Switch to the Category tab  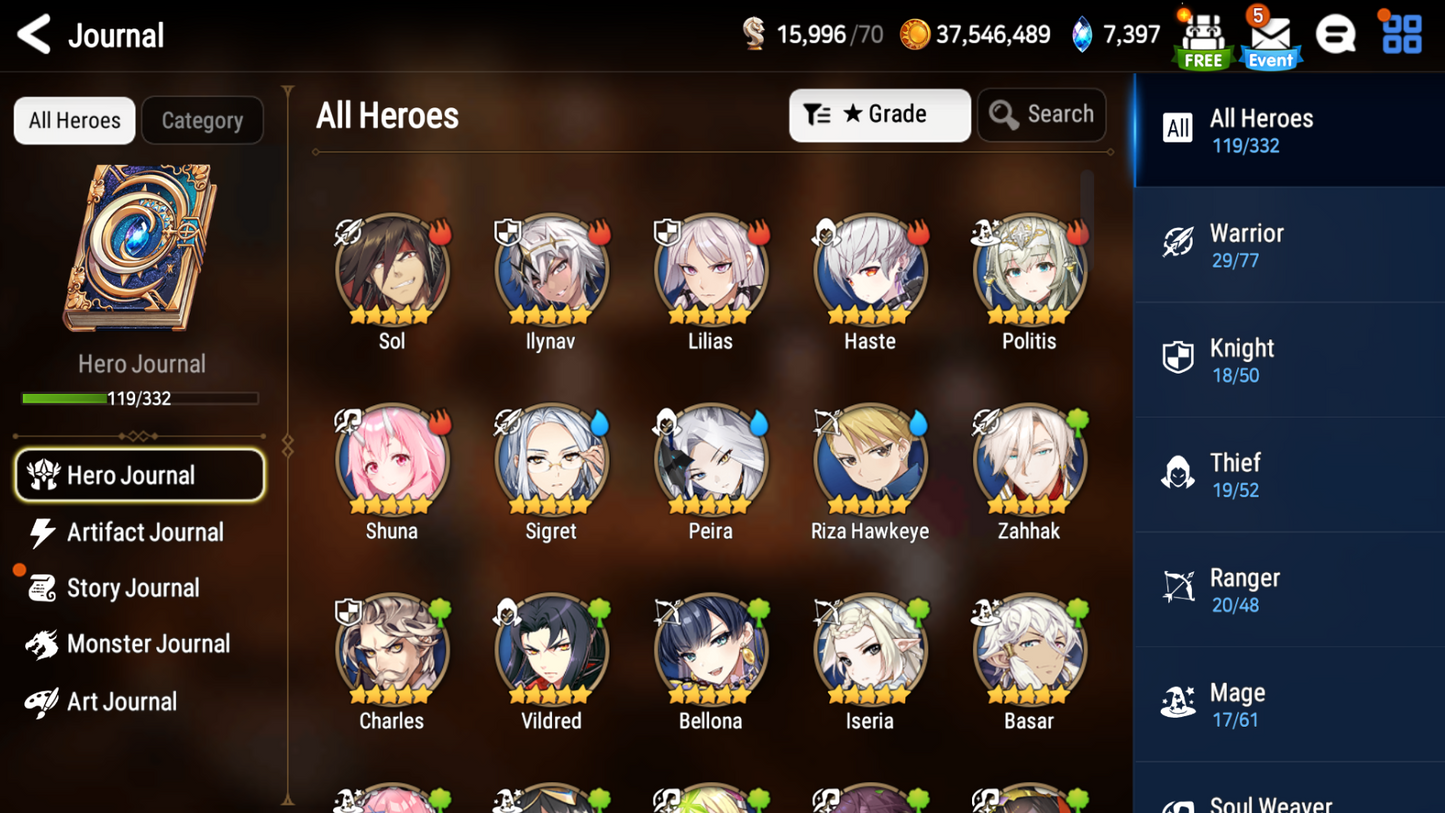click(x=202, y=120)
